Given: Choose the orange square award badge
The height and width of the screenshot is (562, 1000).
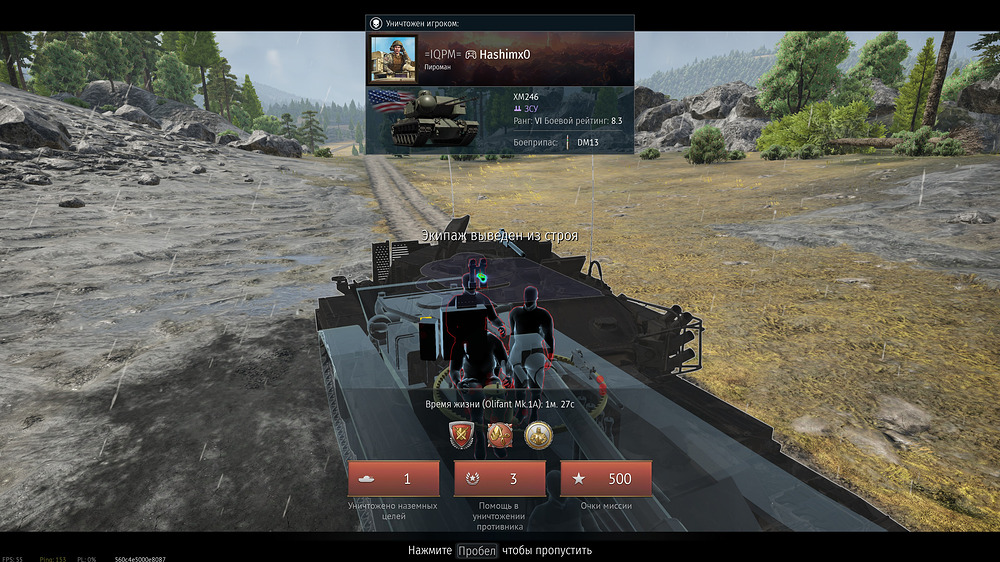Looking at the screenshot, I should click(x=500, y=435).
